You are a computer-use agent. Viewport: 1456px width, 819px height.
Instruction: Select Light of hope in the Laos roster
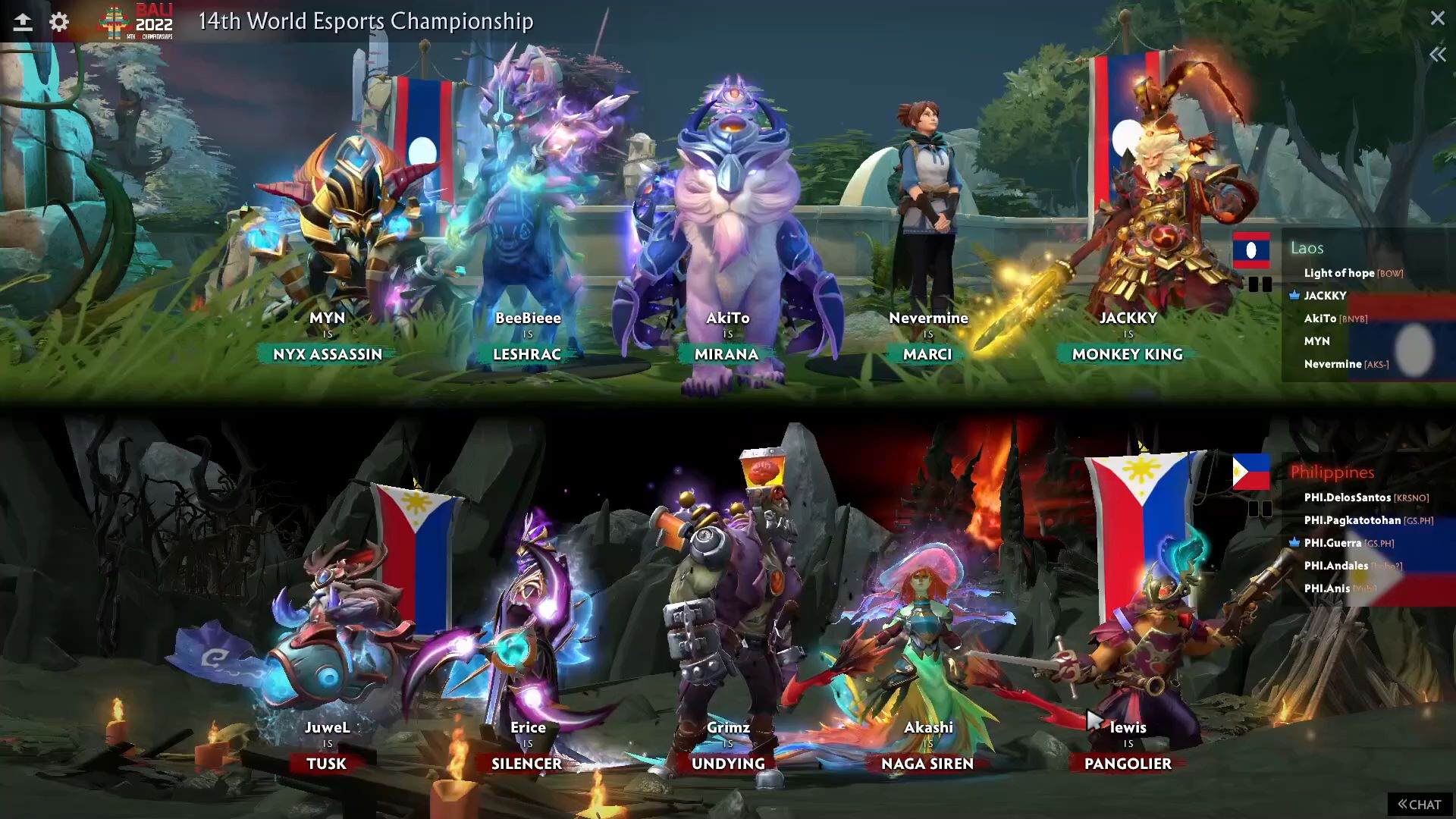click(1338, 273)
